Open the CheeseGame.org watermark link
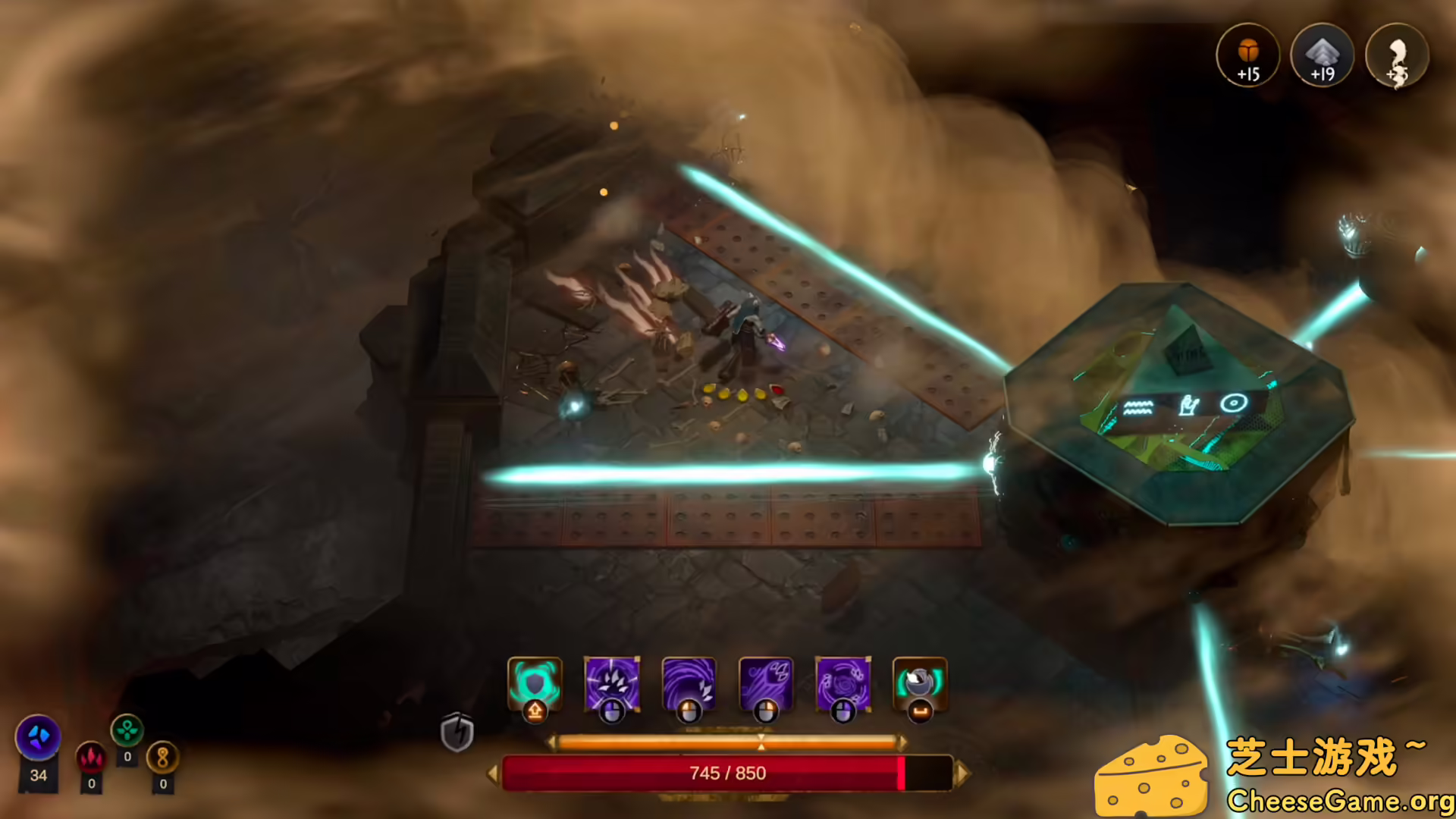1456x819 pixels. click(x=1339, y=801)
